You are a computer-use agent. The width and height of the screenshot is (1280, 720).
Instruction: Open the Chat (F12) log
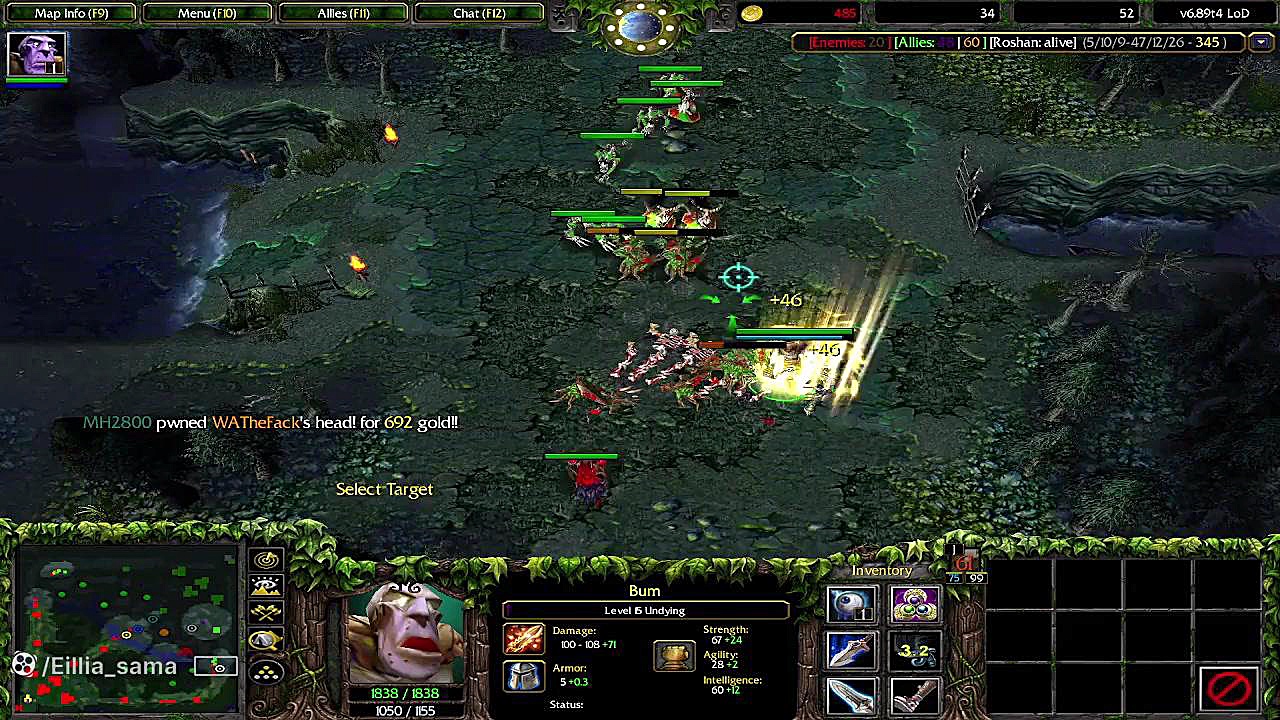[479, 13]
